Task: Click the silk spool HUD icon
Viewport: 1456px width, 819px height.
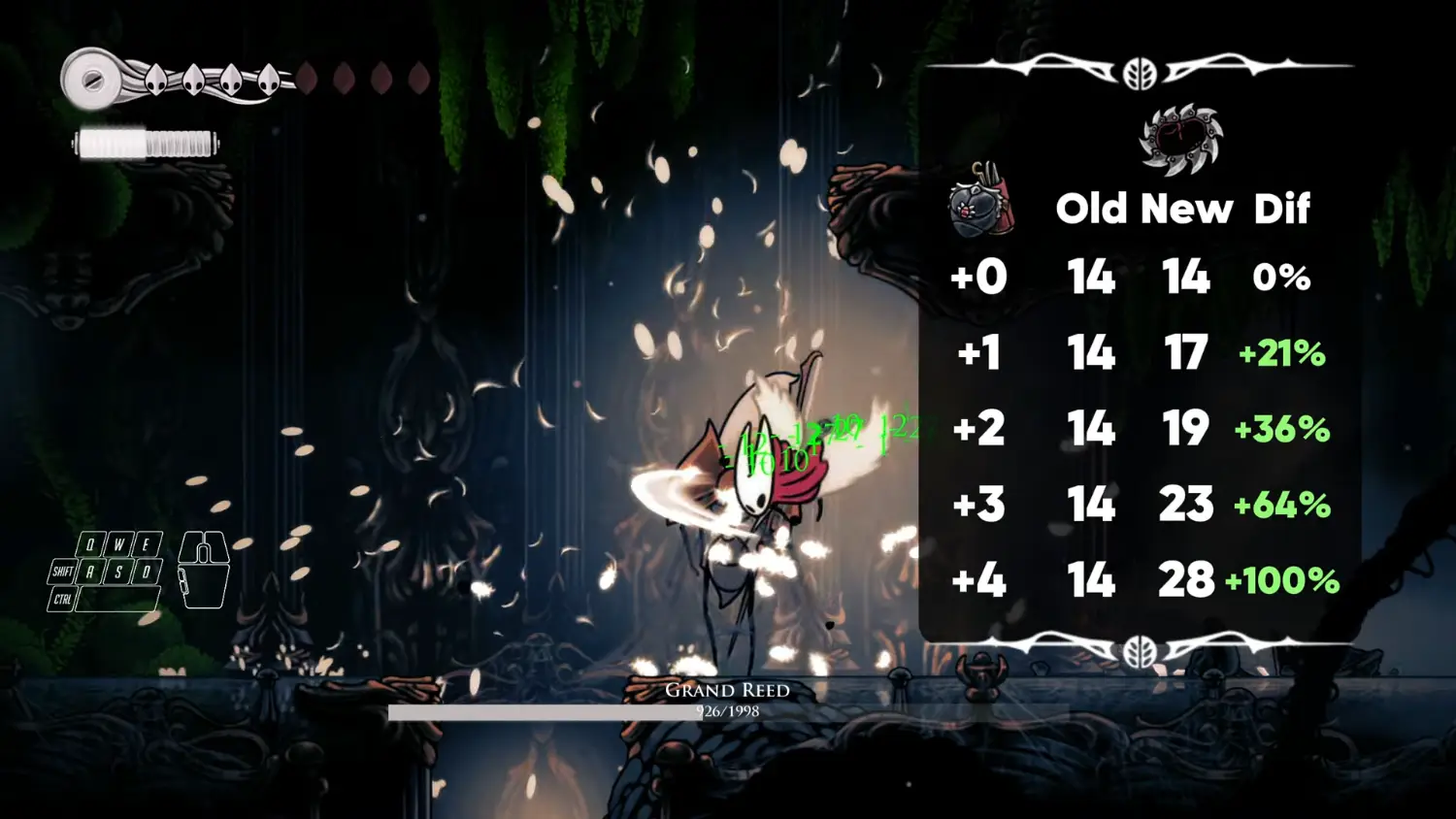Action: coord(93,80)
